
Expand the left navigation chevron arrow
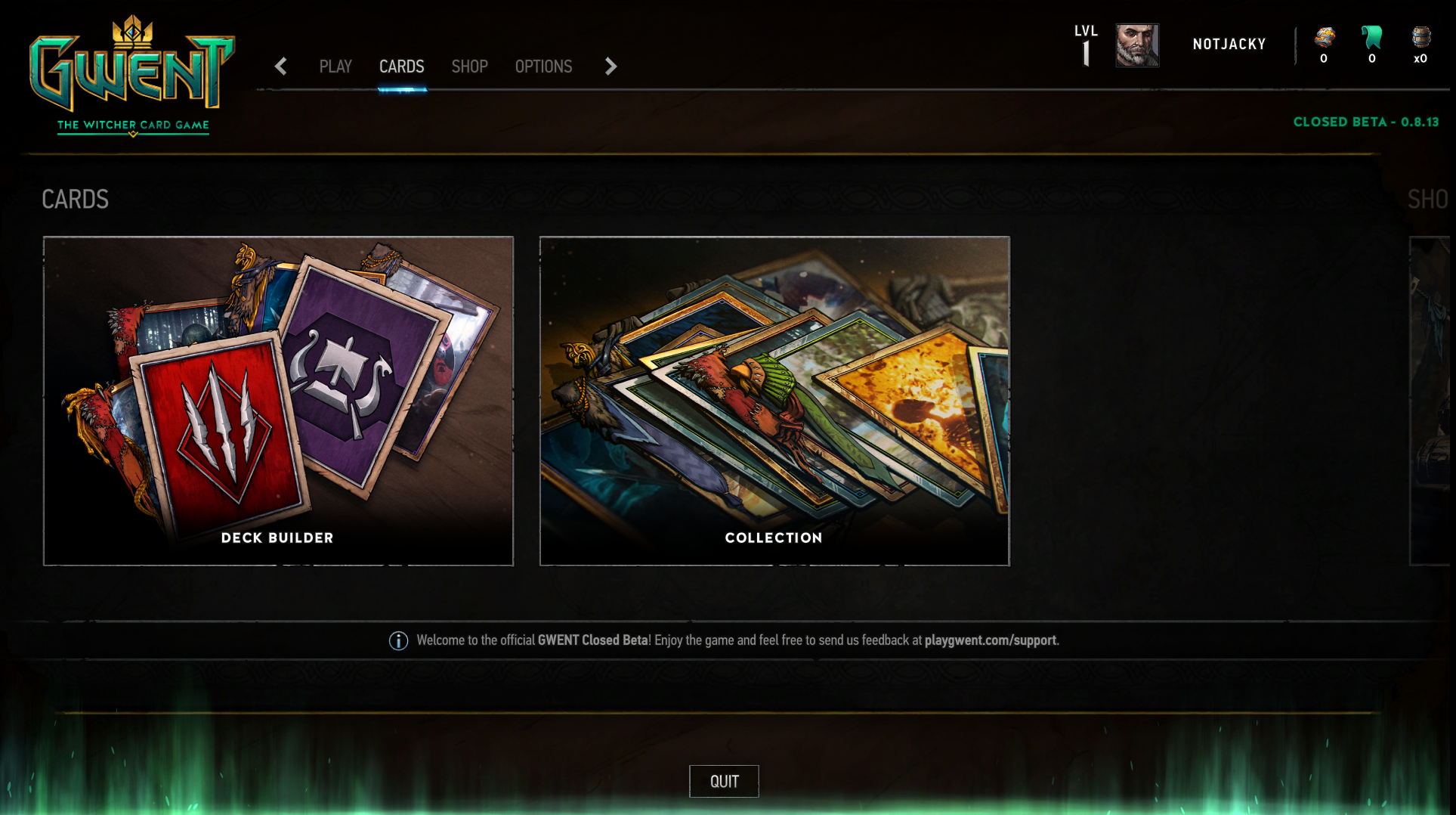[x=280, y=67]
